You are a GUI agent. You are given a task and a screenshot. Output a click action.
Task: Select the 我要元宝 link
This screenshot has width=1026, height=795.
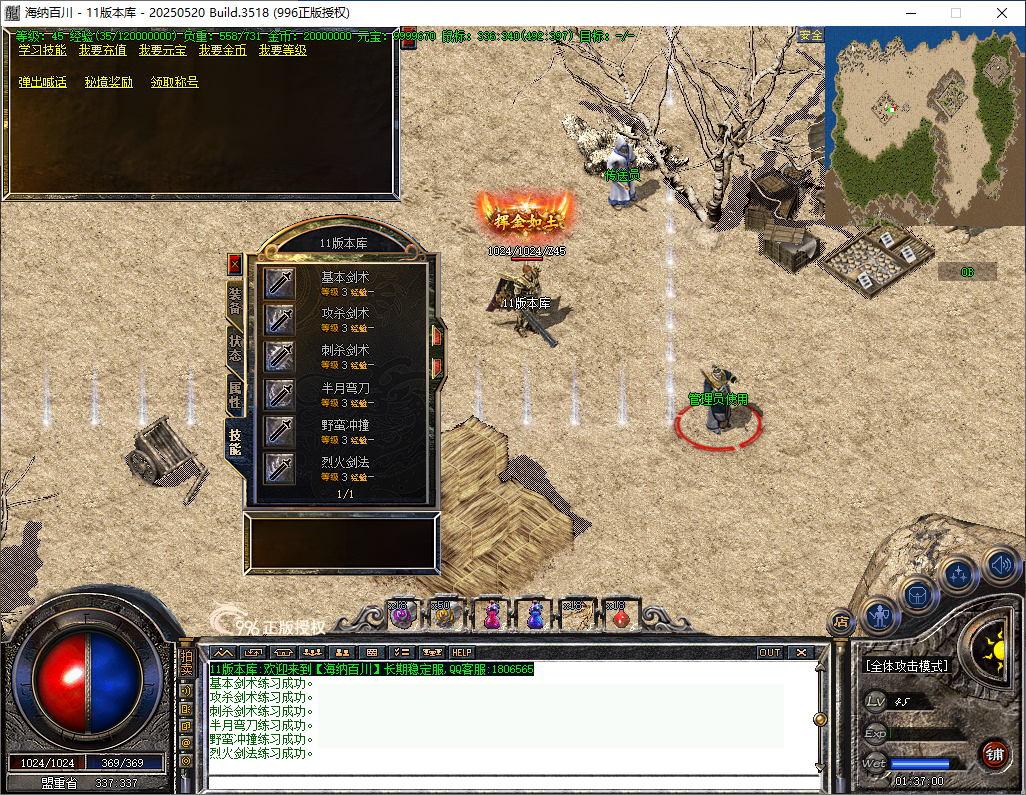point(162,50)
